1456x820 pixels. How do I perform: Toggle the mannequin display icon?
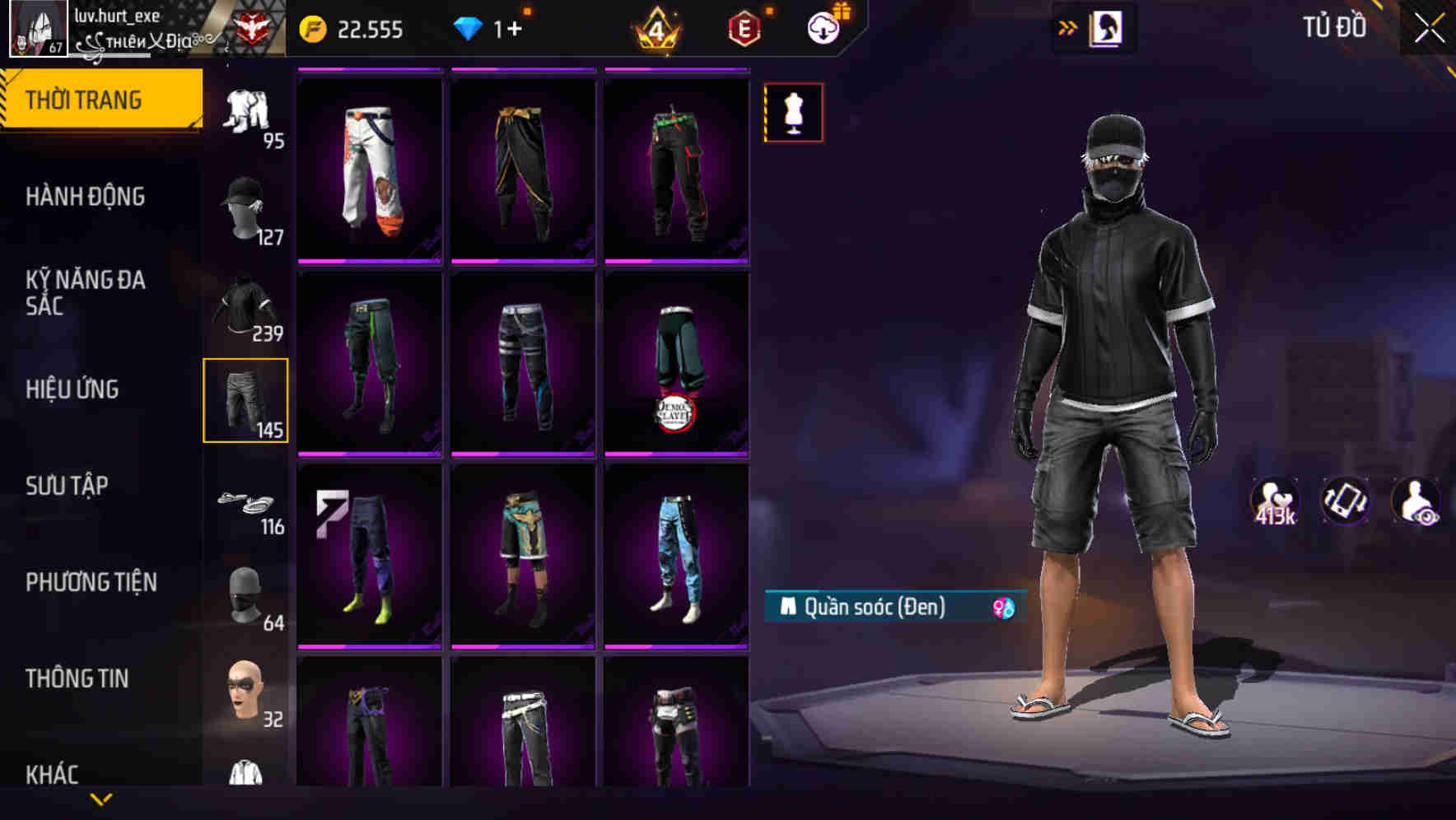pos(792,113)
